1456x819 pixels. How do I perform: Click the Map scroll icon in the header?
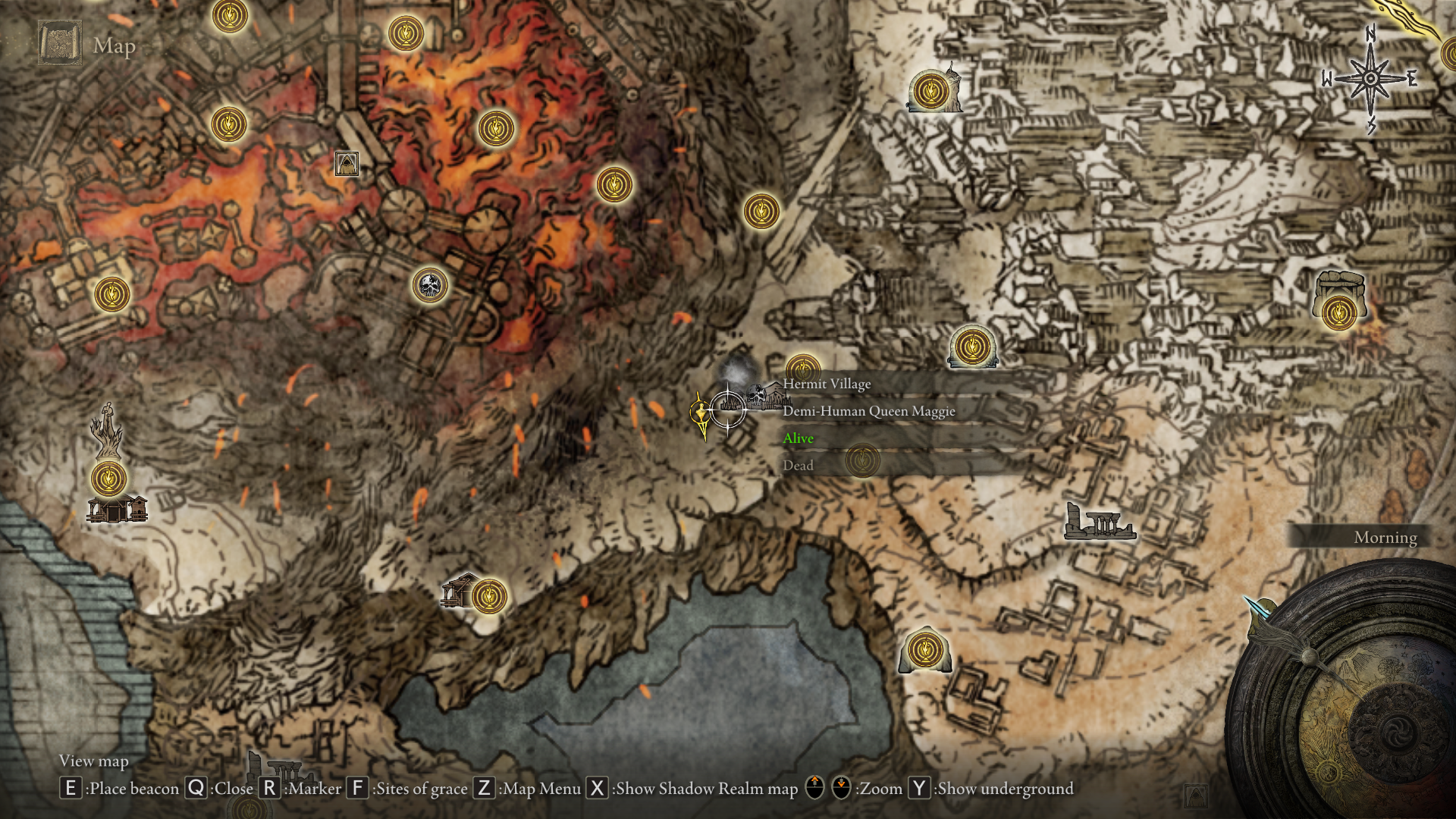click(x=60, y=44)
